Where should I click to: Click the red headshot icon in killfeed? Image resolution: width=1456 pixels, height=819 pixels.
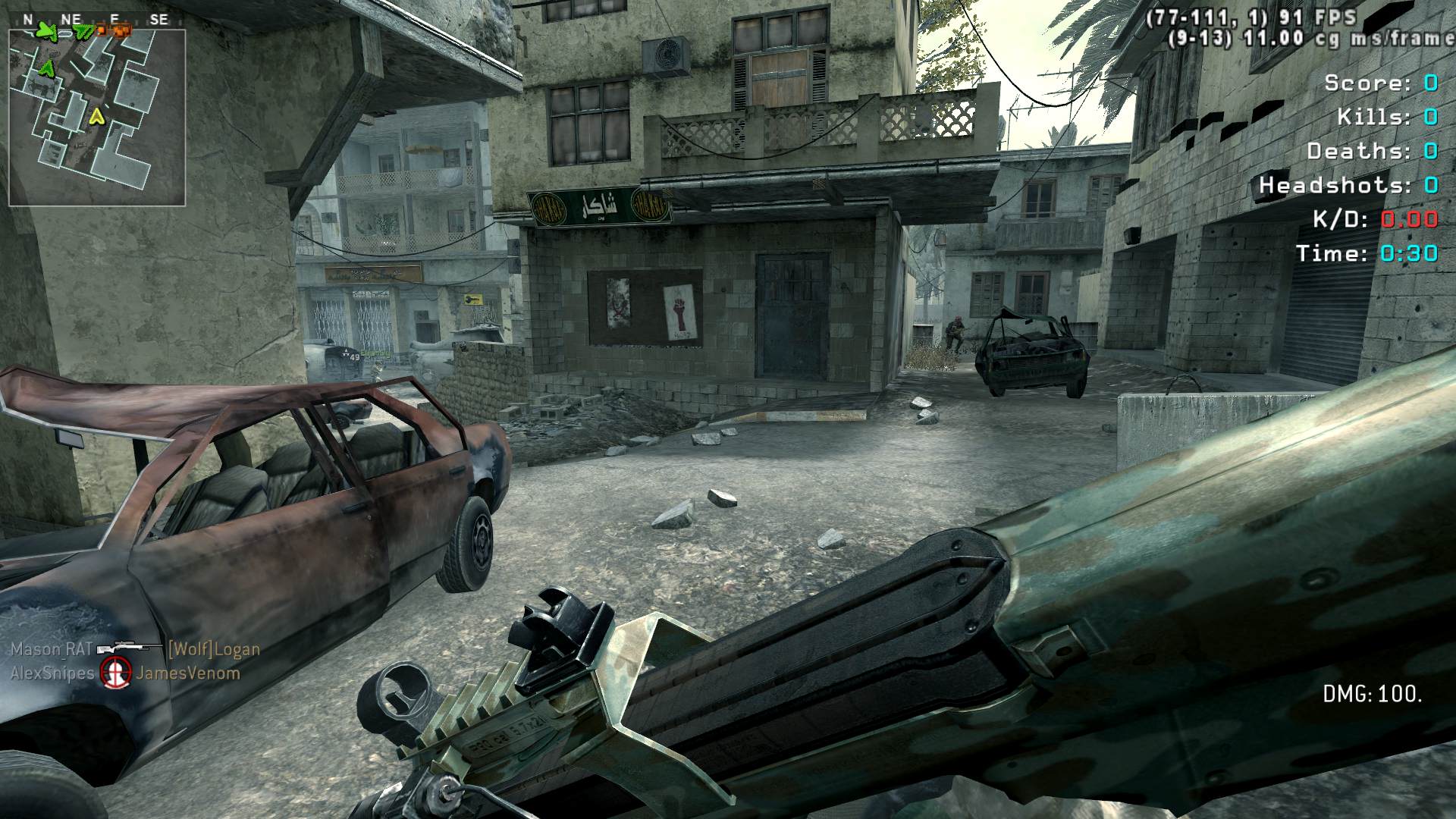coord(117,672)
